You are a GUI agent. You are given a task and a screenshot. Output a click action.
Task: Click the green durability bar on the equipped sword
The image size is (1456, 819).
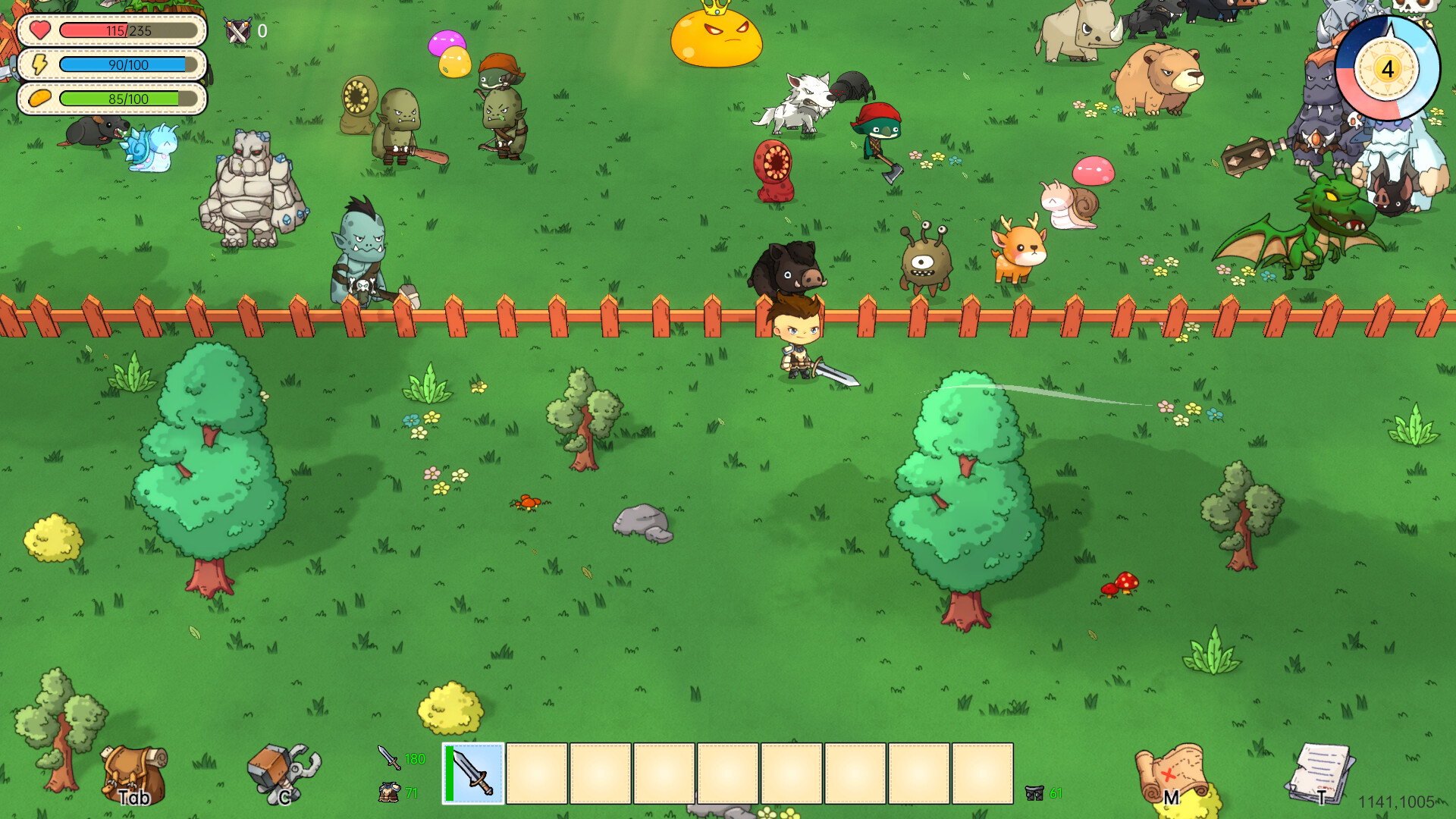(x=449, y=773)
